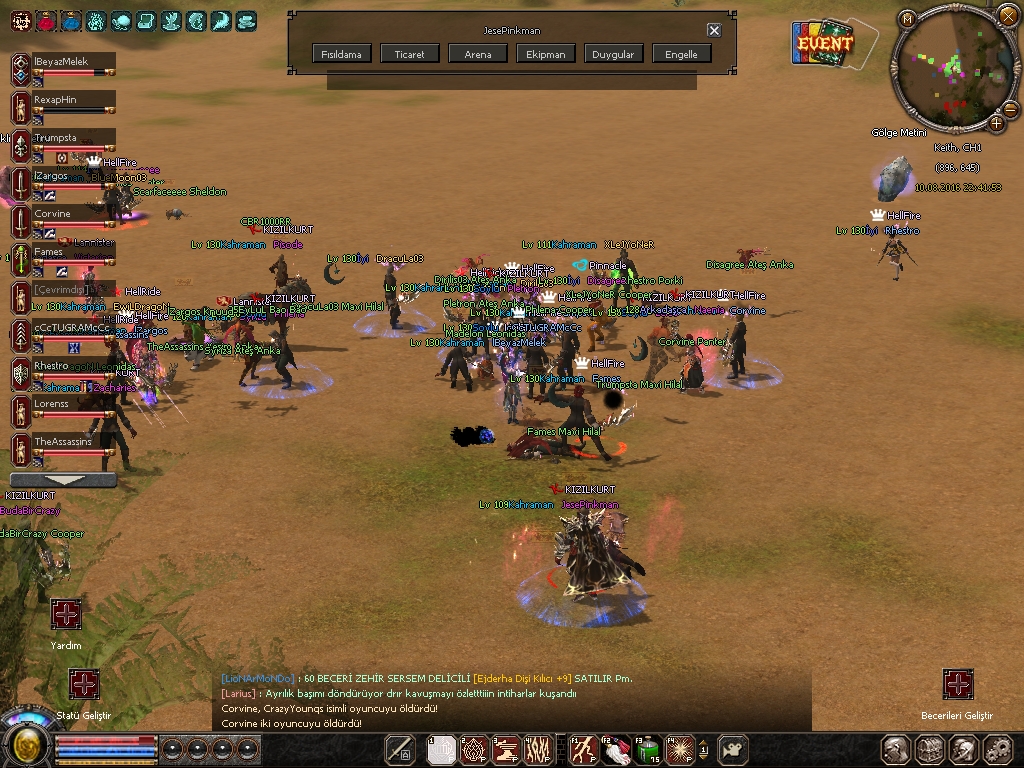This screenshot has height=768, width=1024.
Task: Block this player with Engelle
Action: pos(682,54)
